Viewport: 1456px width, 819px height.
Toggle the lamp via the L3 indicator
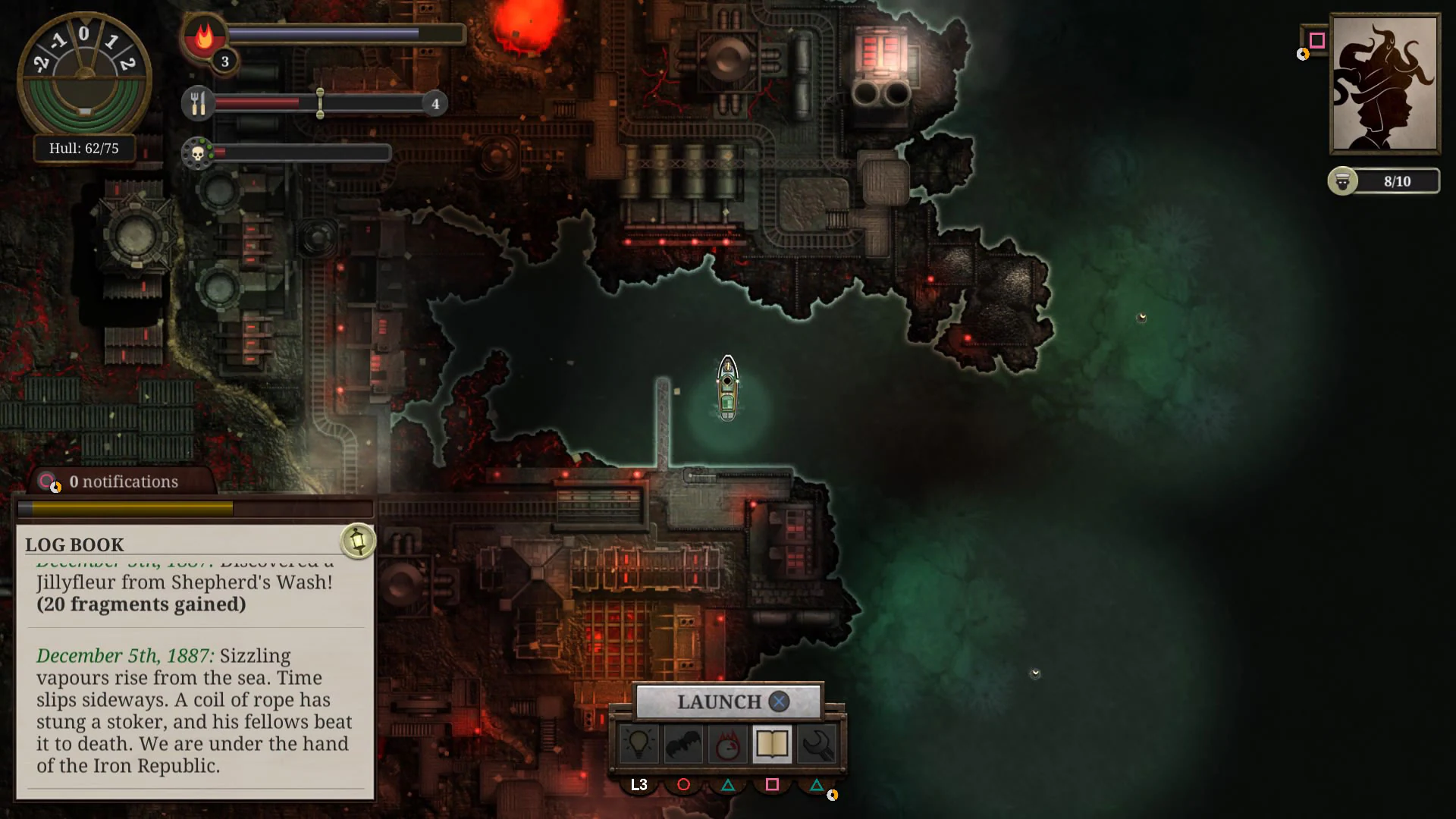(639, 785)
